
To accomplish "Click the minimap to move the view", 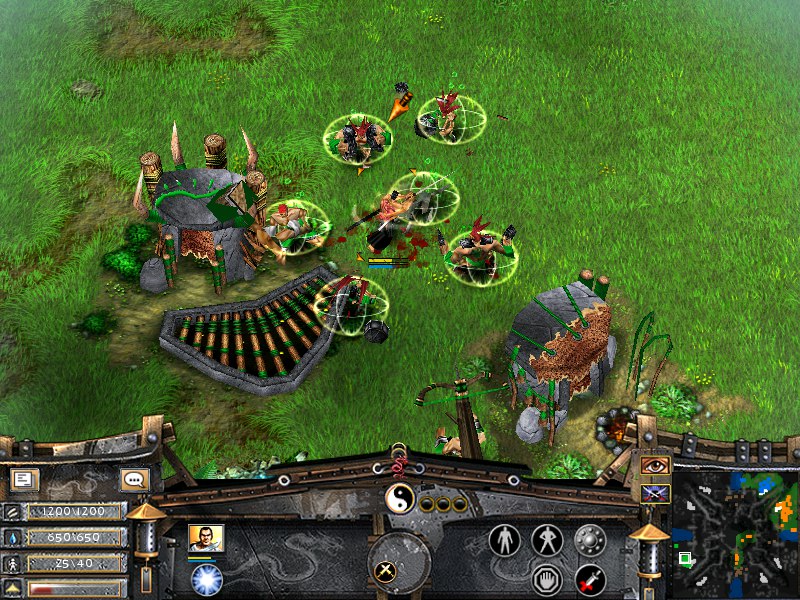I will 735,532.
